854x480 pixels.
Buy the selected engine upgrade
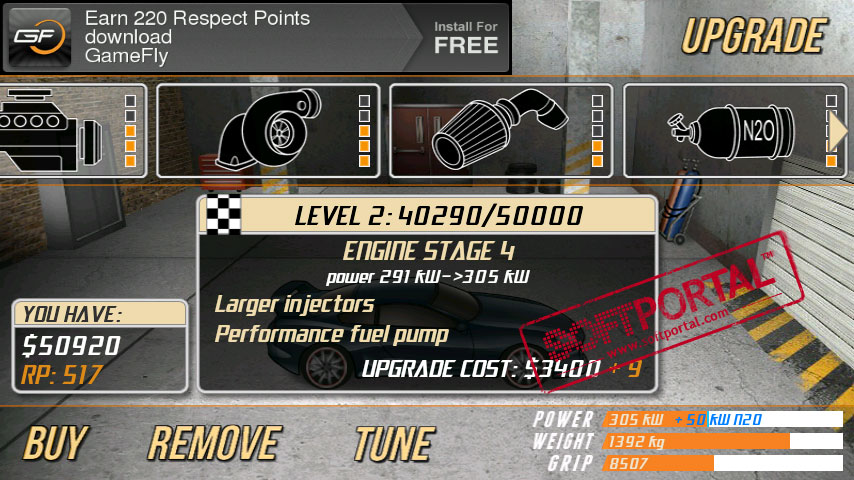coord(55,443)
